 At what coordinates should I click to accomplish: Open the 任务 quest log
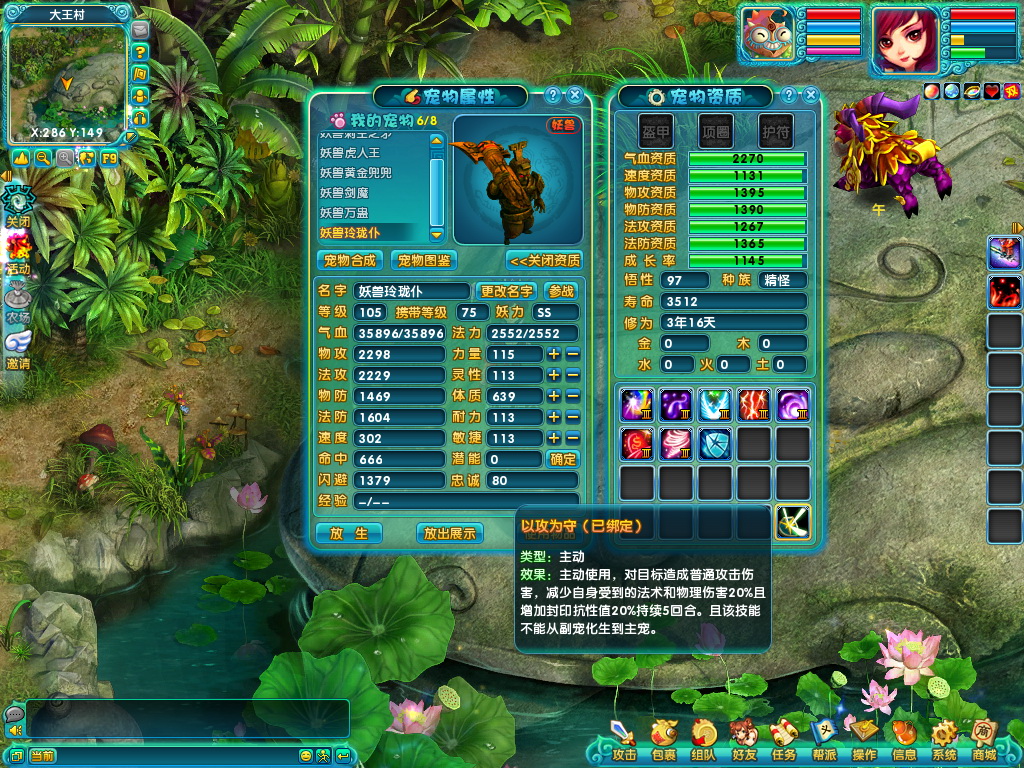coord(783,741)
